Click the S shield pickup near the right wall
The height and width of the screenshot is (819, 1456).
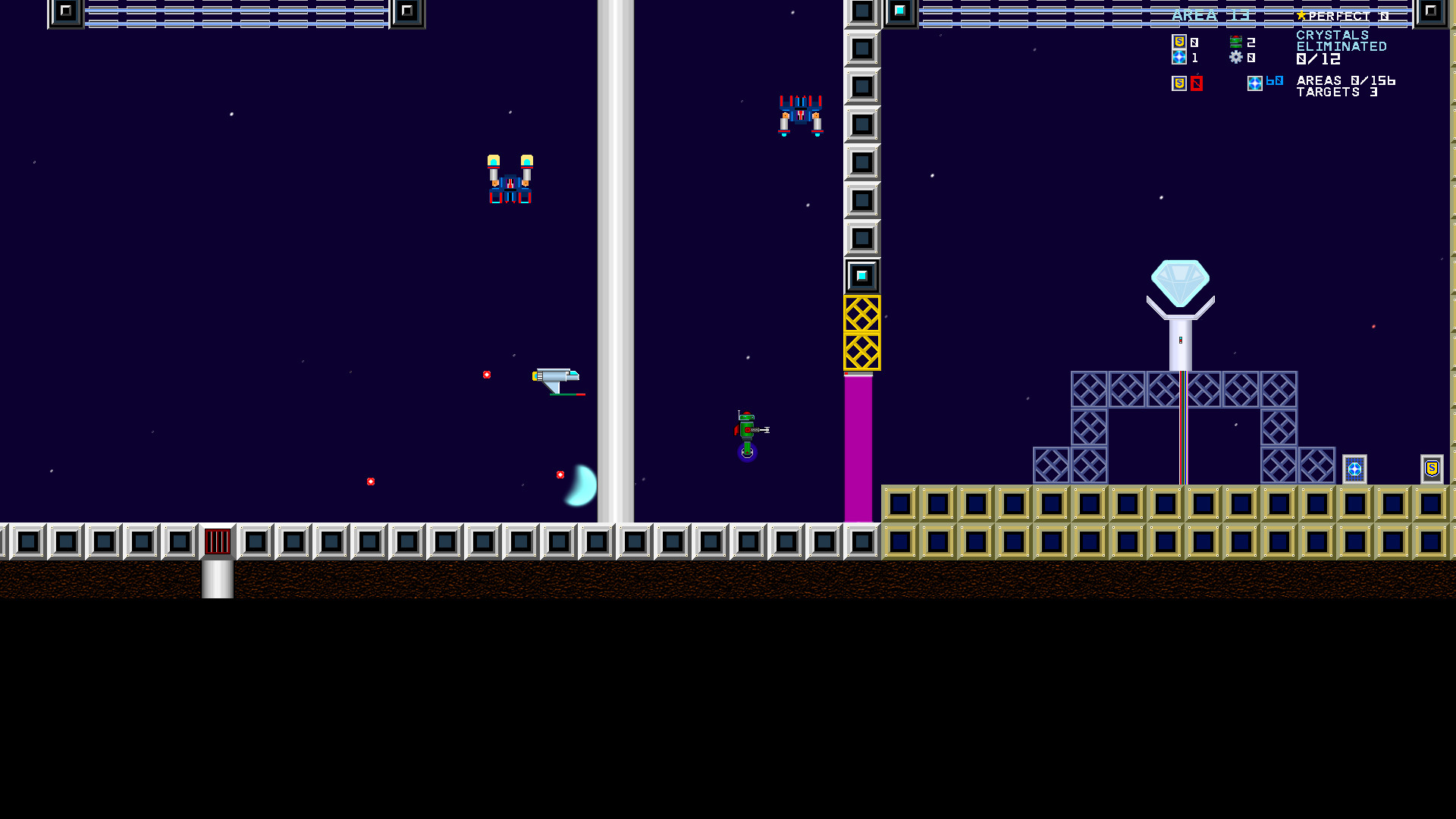coord(1432,470)
